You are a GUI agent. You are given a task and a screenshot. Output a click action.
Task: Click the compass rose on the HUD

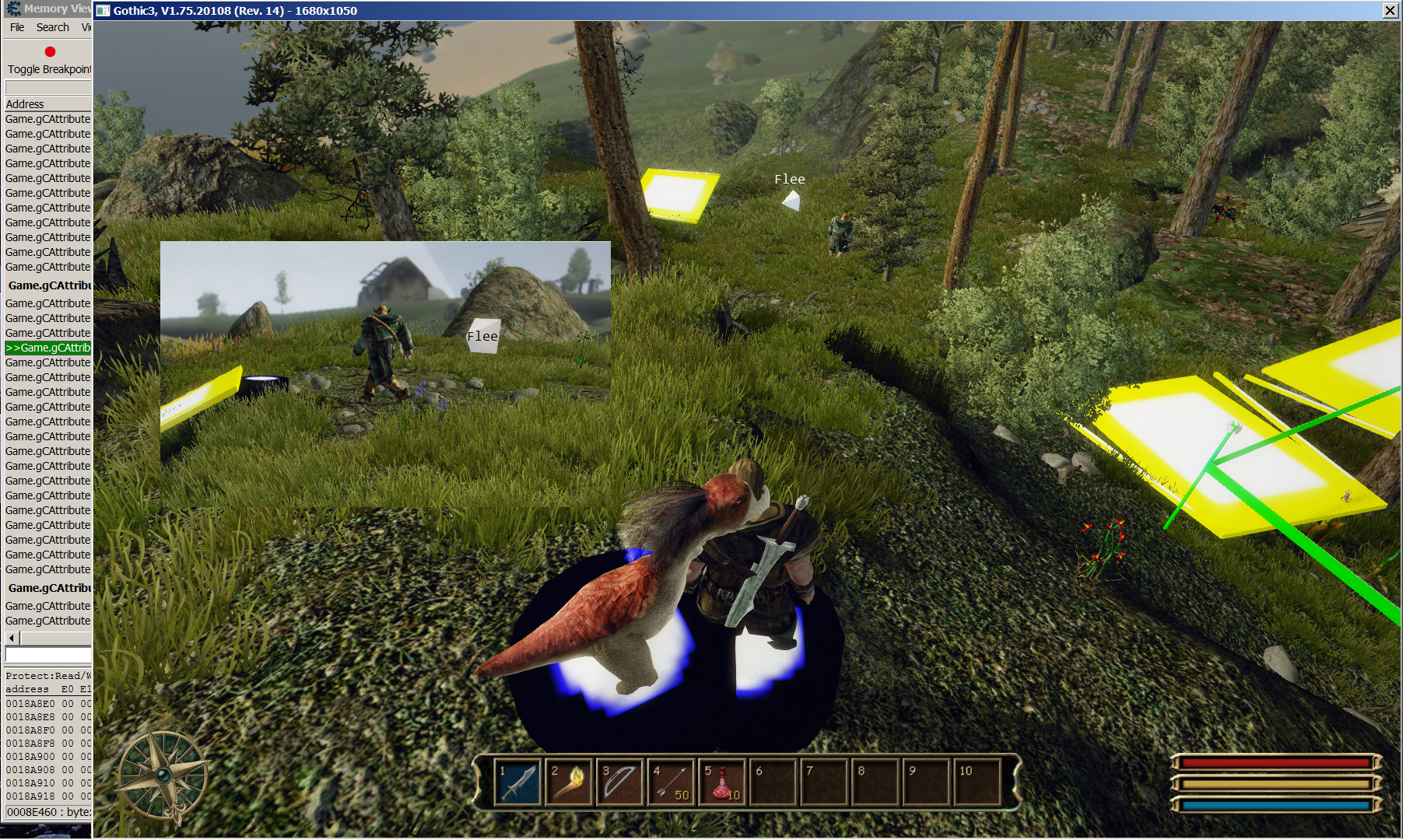[x=163, y=775]
